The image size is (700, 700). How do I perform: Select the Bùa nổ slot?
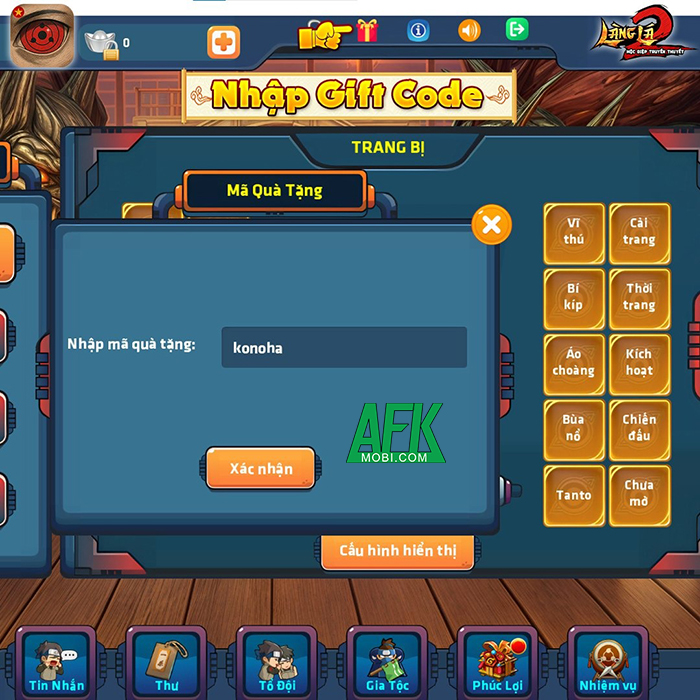[x=574, y=428]
